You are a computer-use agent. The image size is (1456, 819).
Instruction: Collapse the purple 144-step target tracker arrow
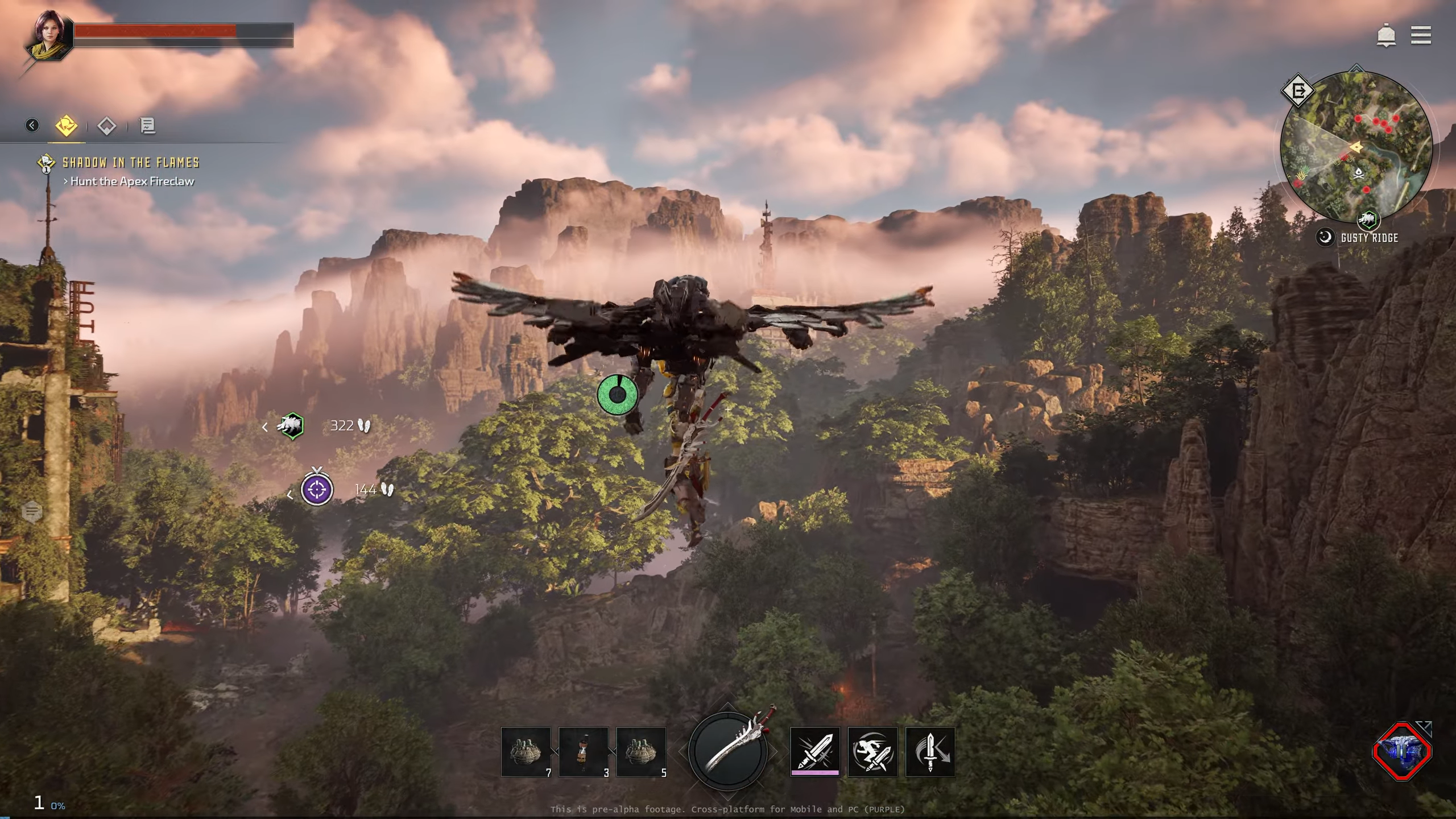coord(291,494)
